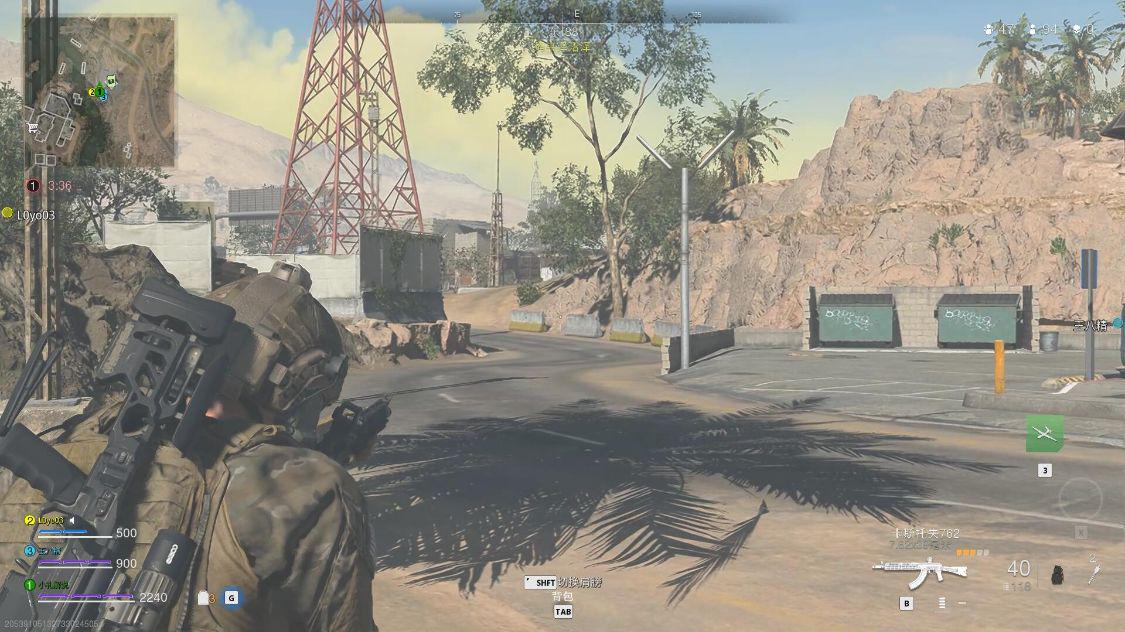Select the tactical equipment icon
Viewport: 1125px width, 632px height.
point(1094,571)
